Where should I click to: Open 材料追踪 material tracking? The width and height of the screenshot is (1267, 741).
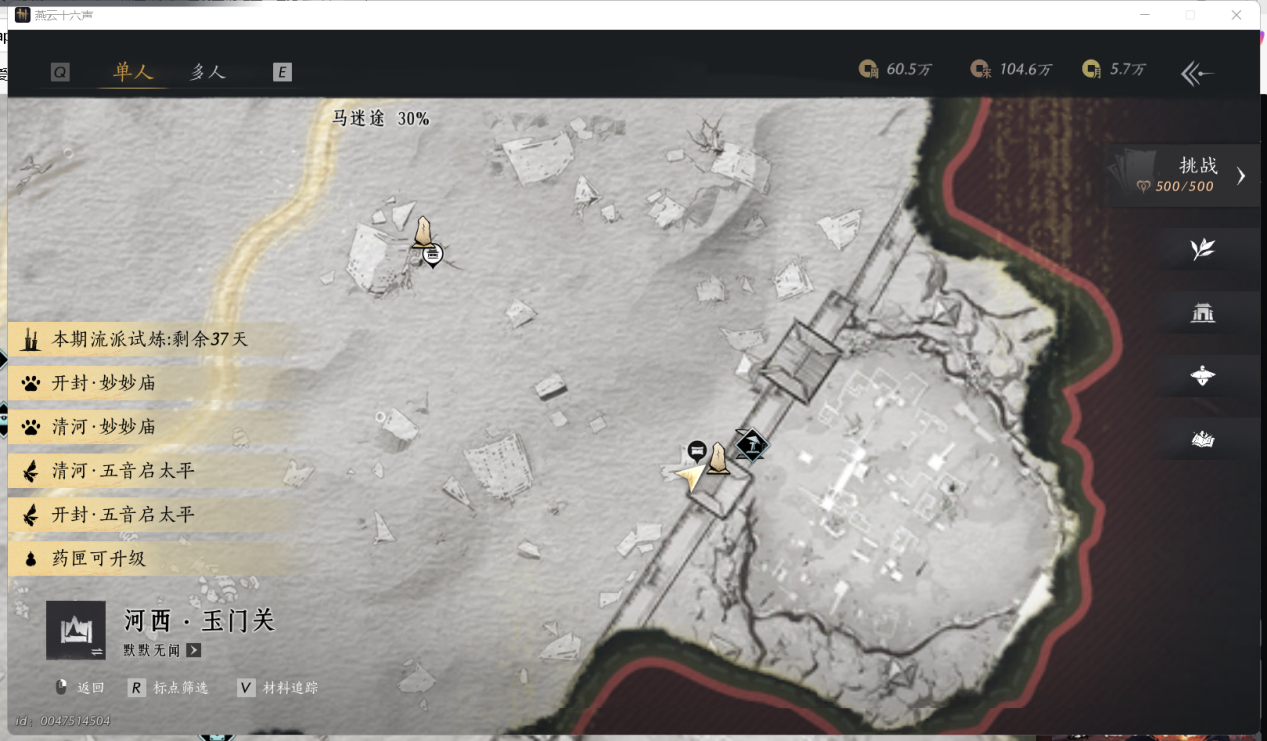pyautogui.click(x=278, y=688)
